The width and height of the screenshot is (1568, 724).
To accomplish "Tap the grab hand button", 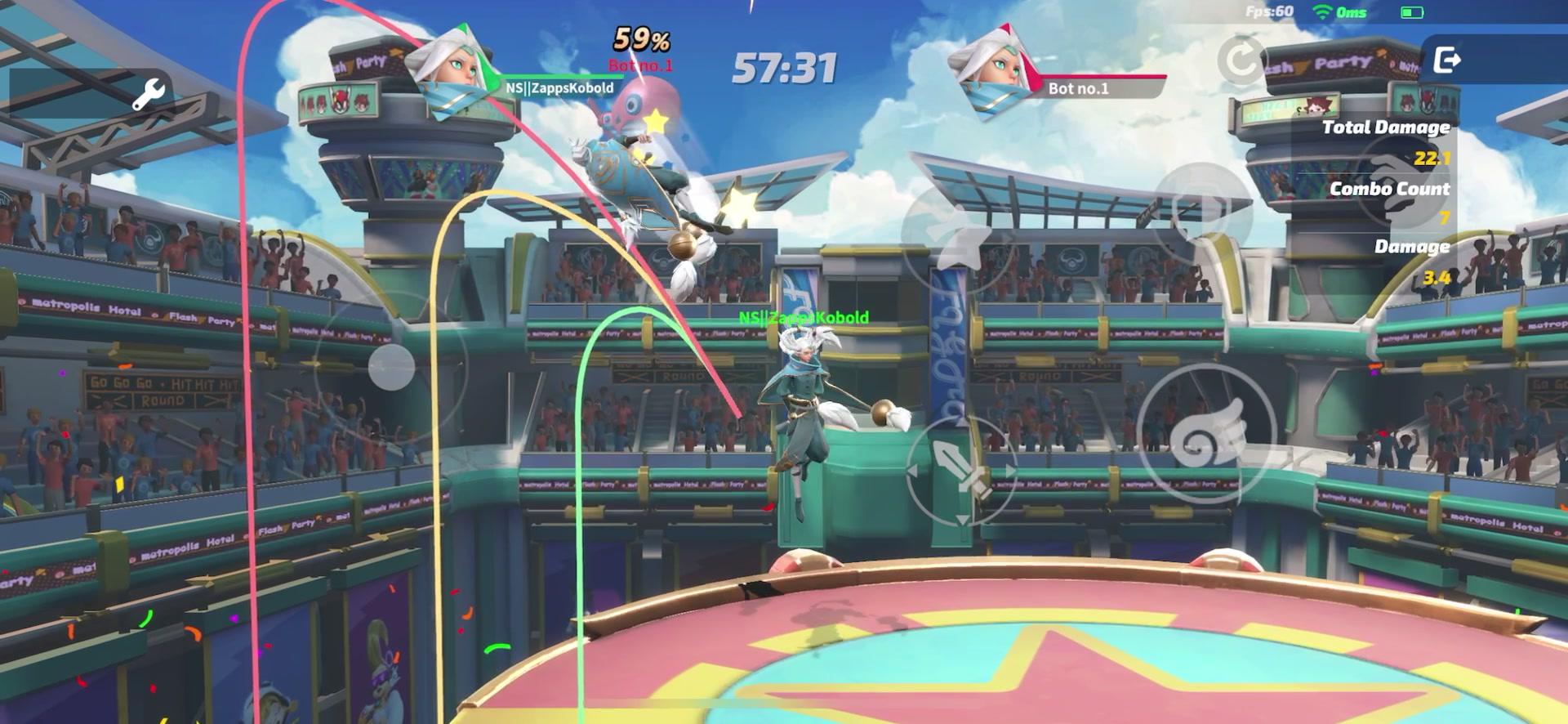I will pos(1396,184).
